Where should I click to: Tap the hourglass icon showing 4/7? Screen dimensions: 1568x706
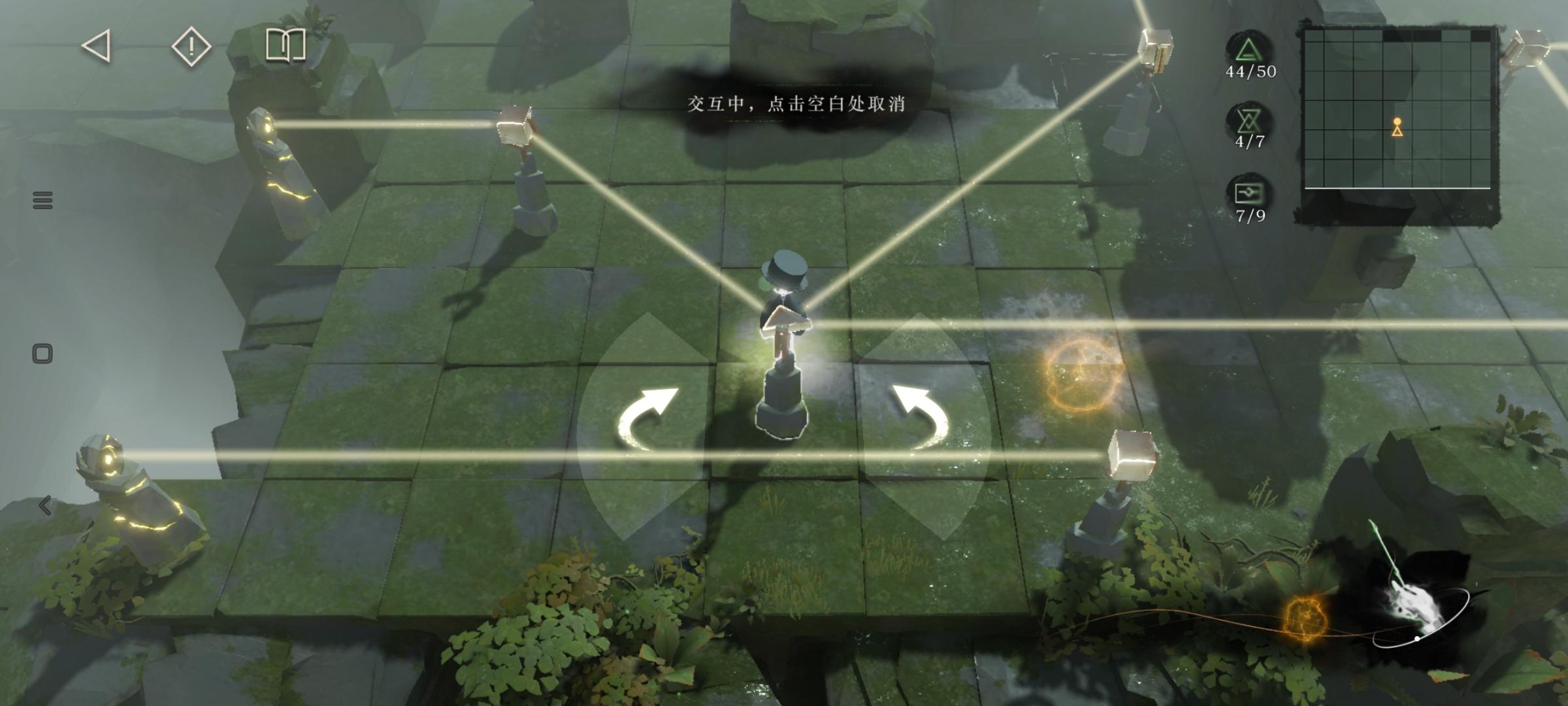click(x=1249, y=122)
